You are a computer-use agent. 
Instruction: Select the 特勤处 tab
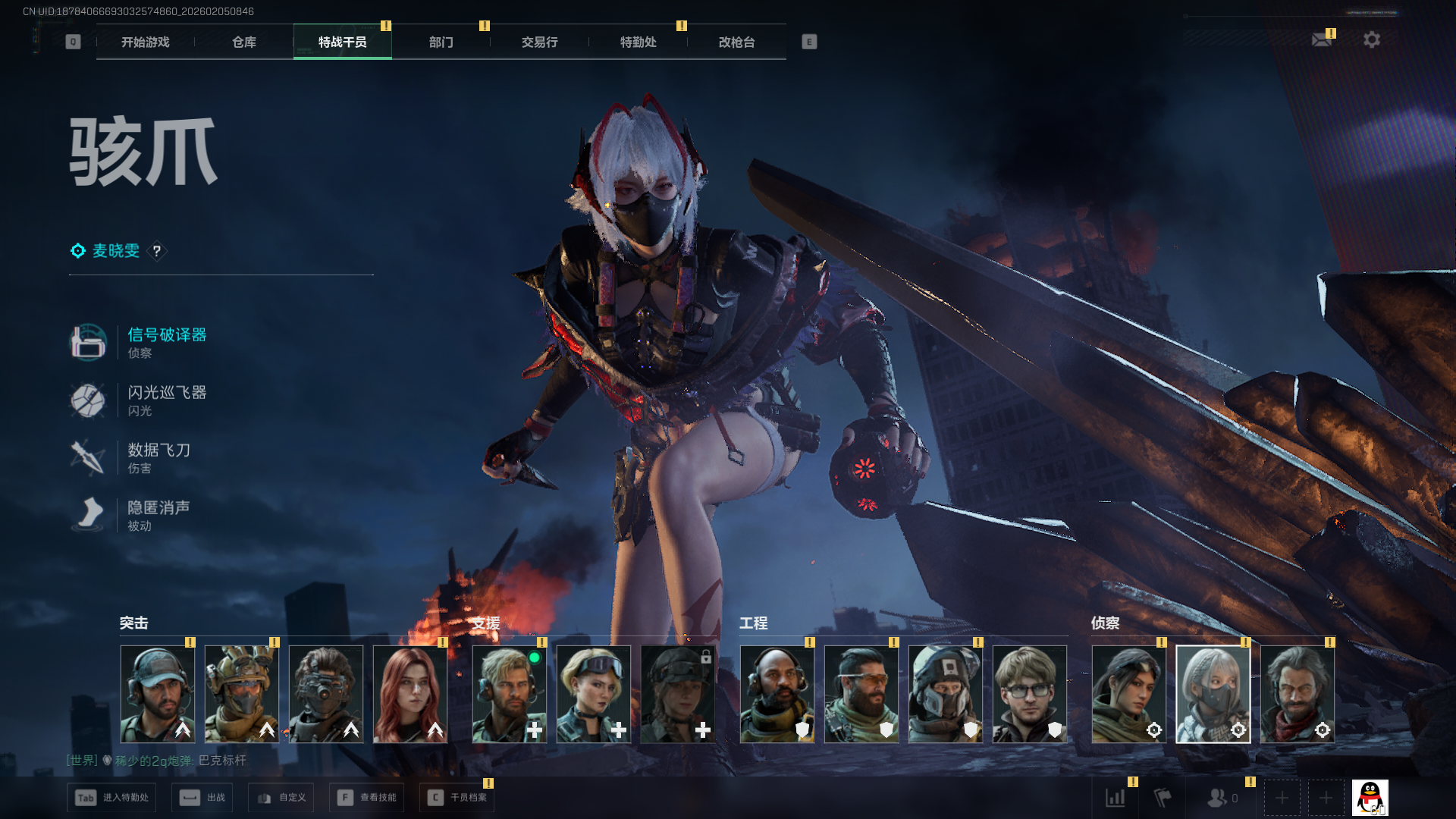(x=638, y=42)
